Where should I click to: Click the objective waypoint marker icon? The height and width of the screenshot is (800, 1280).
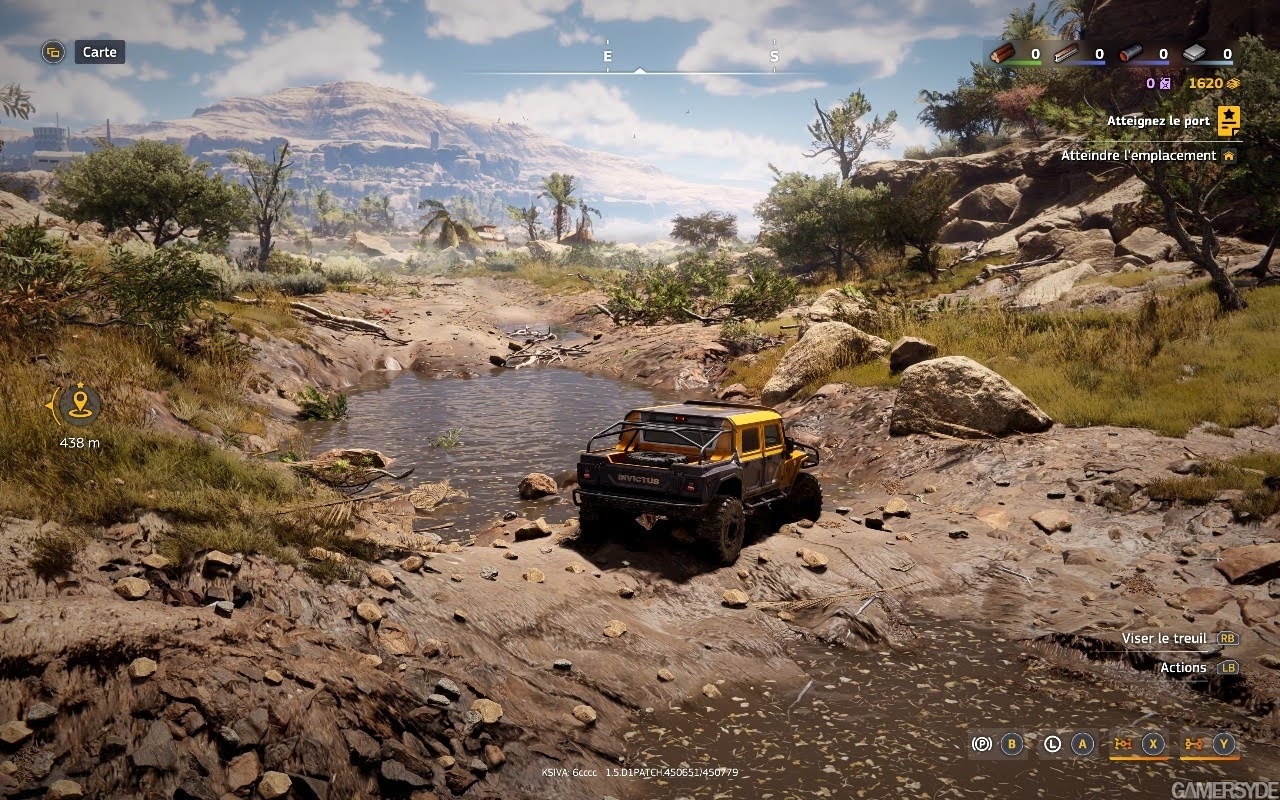click(79, 405)
